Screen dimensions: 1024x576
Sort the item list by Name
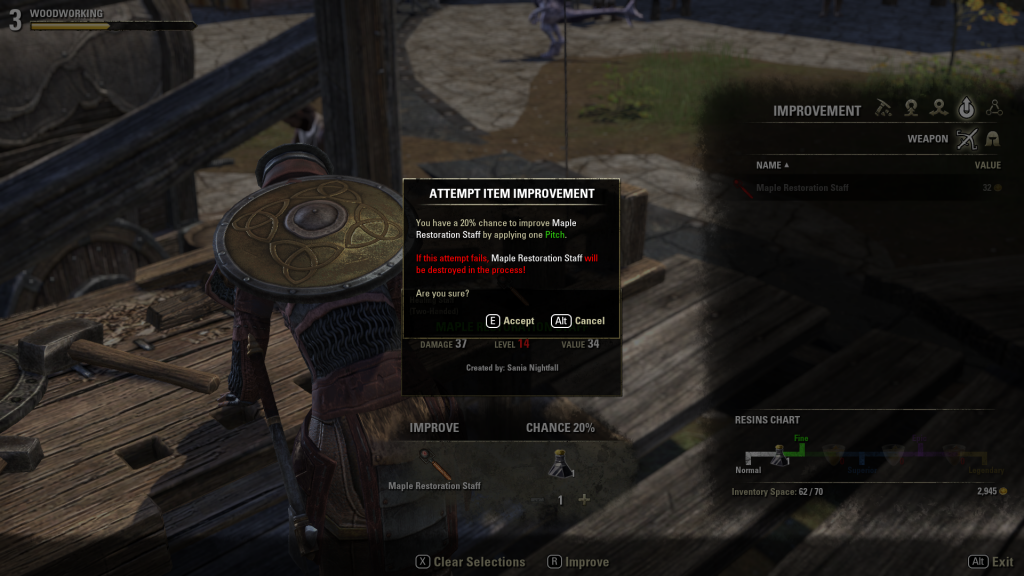[772, 165]
